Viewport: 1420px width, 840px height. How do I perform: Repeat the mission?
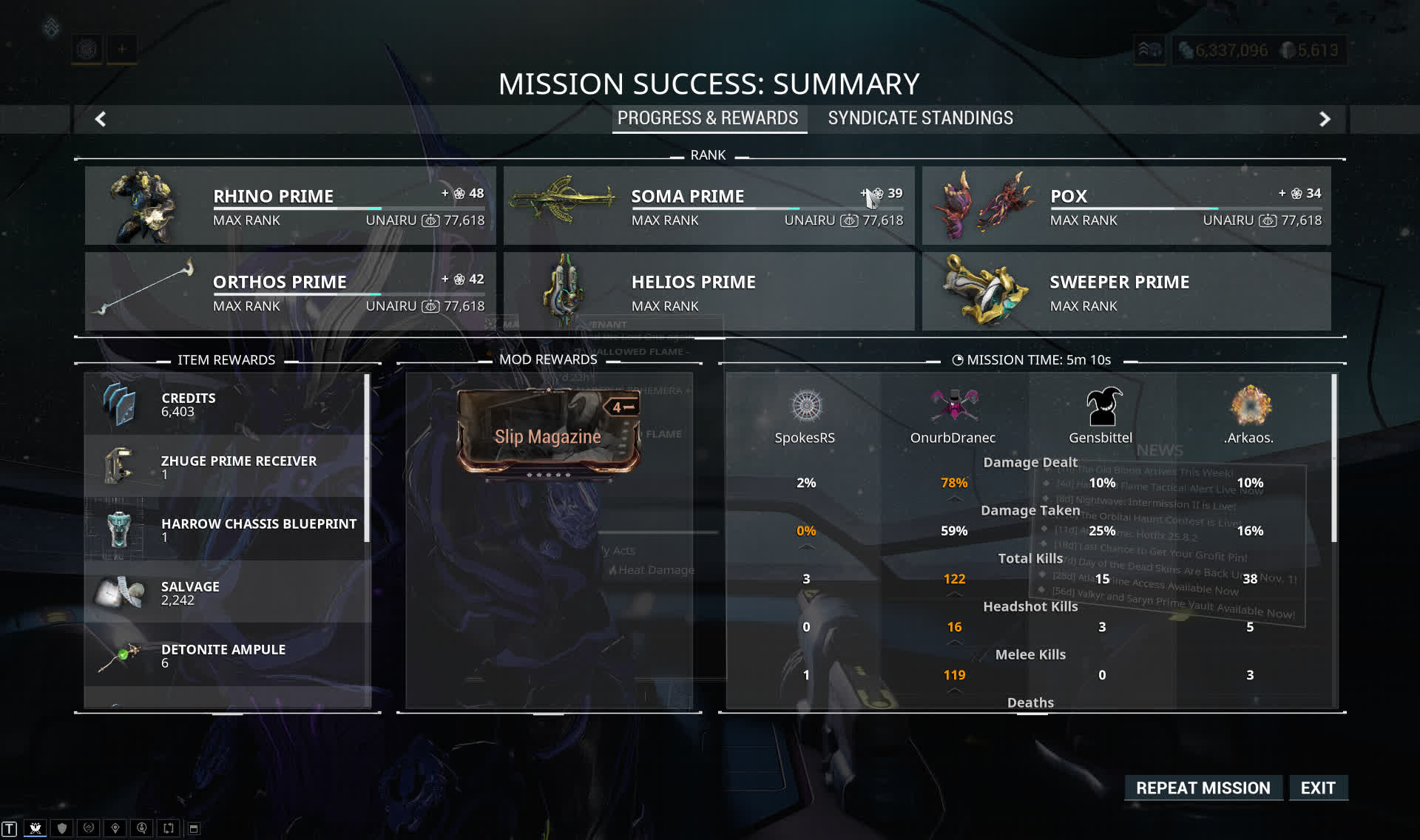coord(1203,787)
